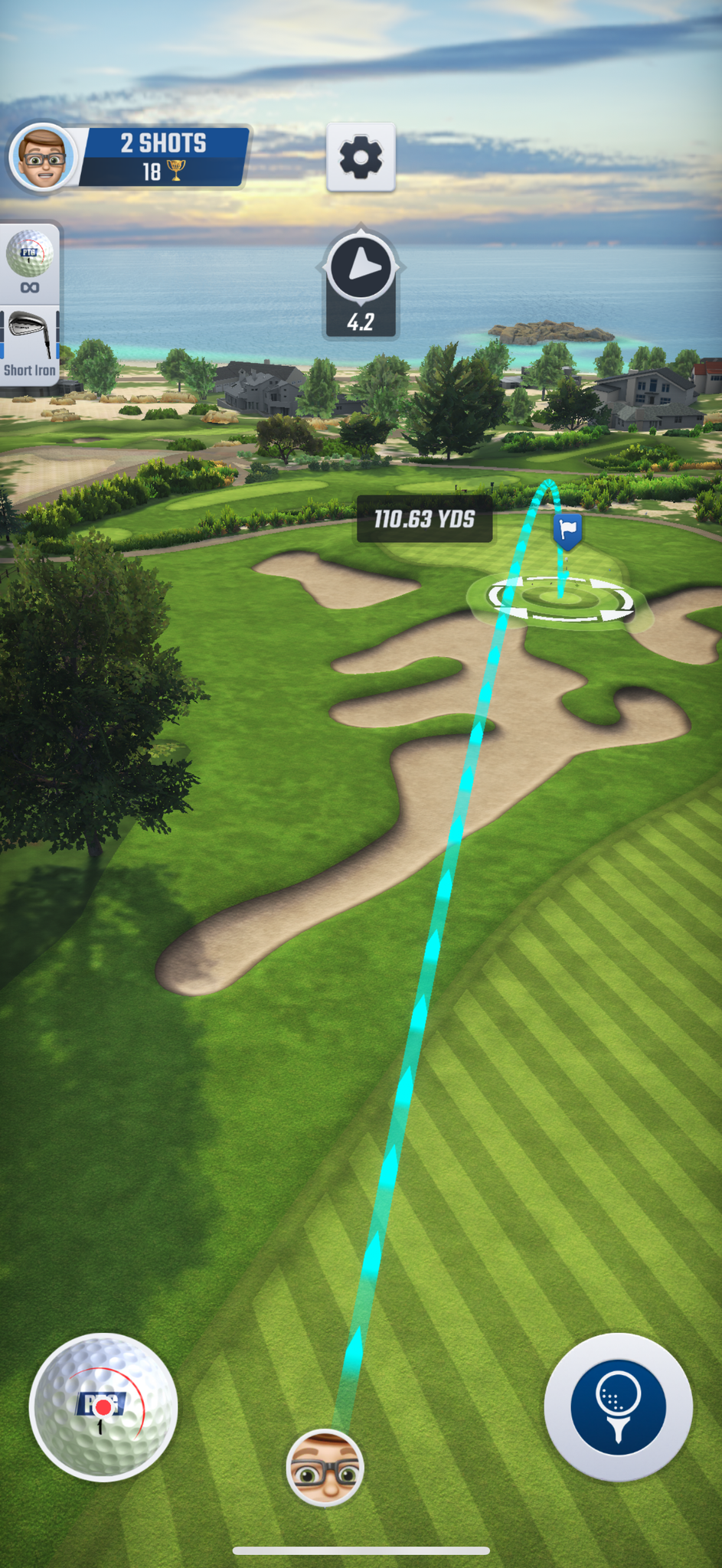Image resolution: width=722 pixels, height=1568 pixels.
Task: Open the gear settings menu
Action: tap(361, 157)
